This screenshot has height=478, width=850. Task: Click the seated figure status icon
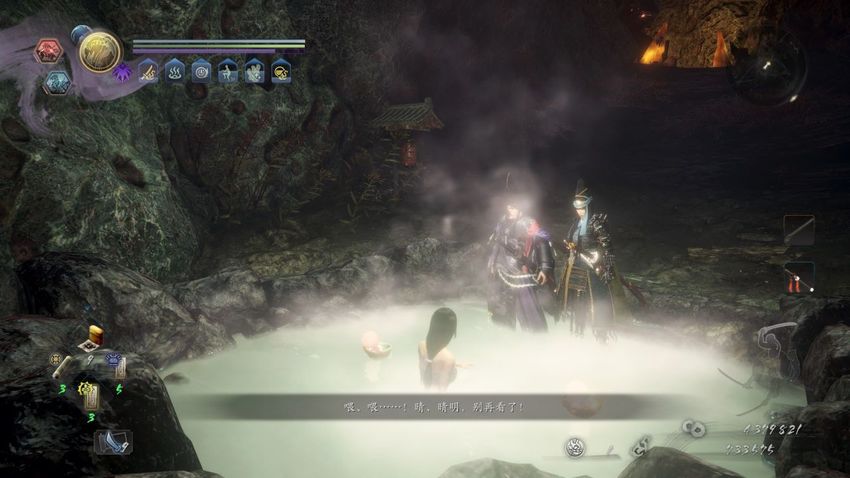click(x=228, y=71)
